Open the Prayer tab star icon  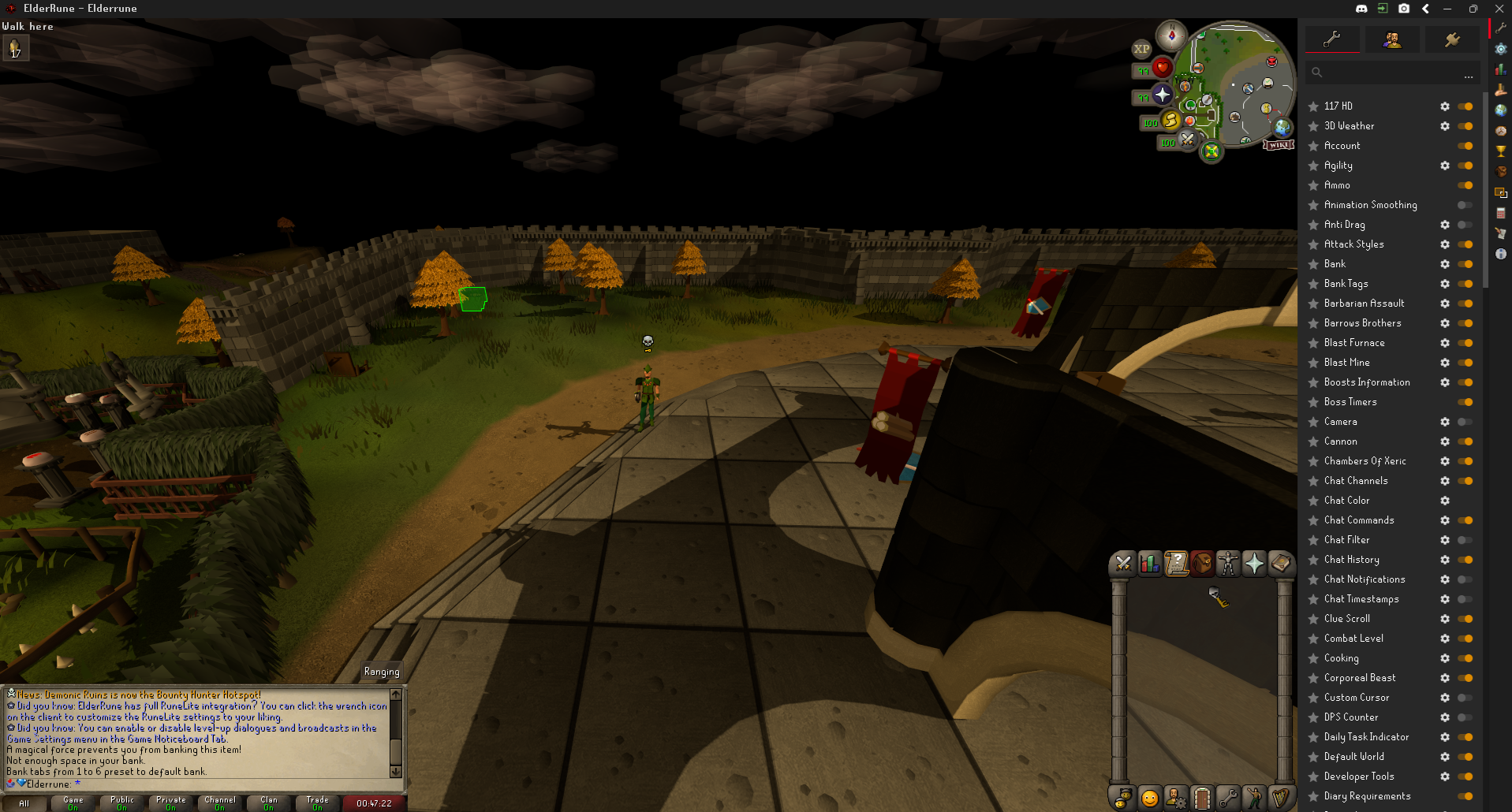point(1254,564)
